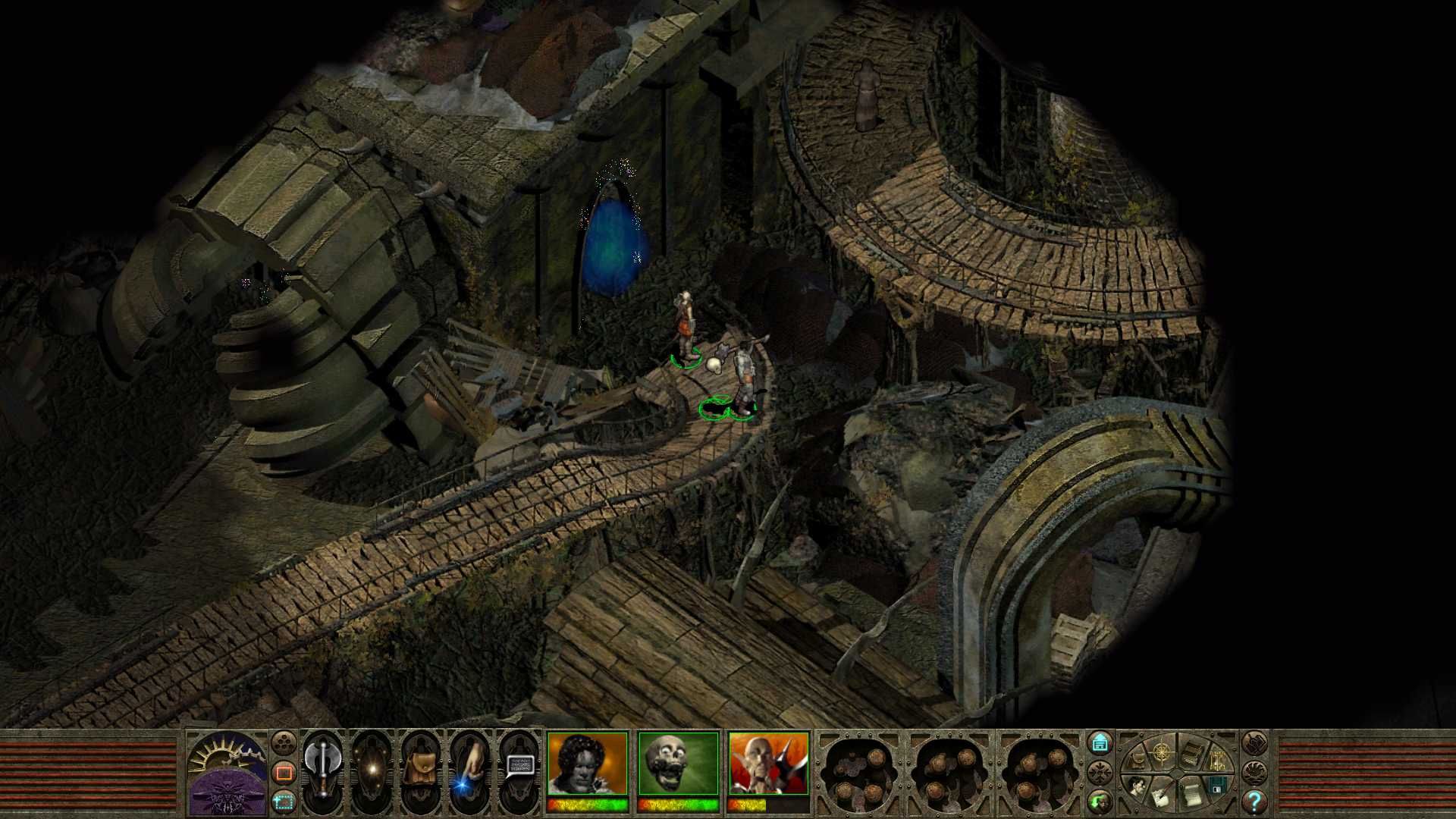Click the glowing spark action slot
This screenshot has width=1456, height=819.
pos(372,769)
